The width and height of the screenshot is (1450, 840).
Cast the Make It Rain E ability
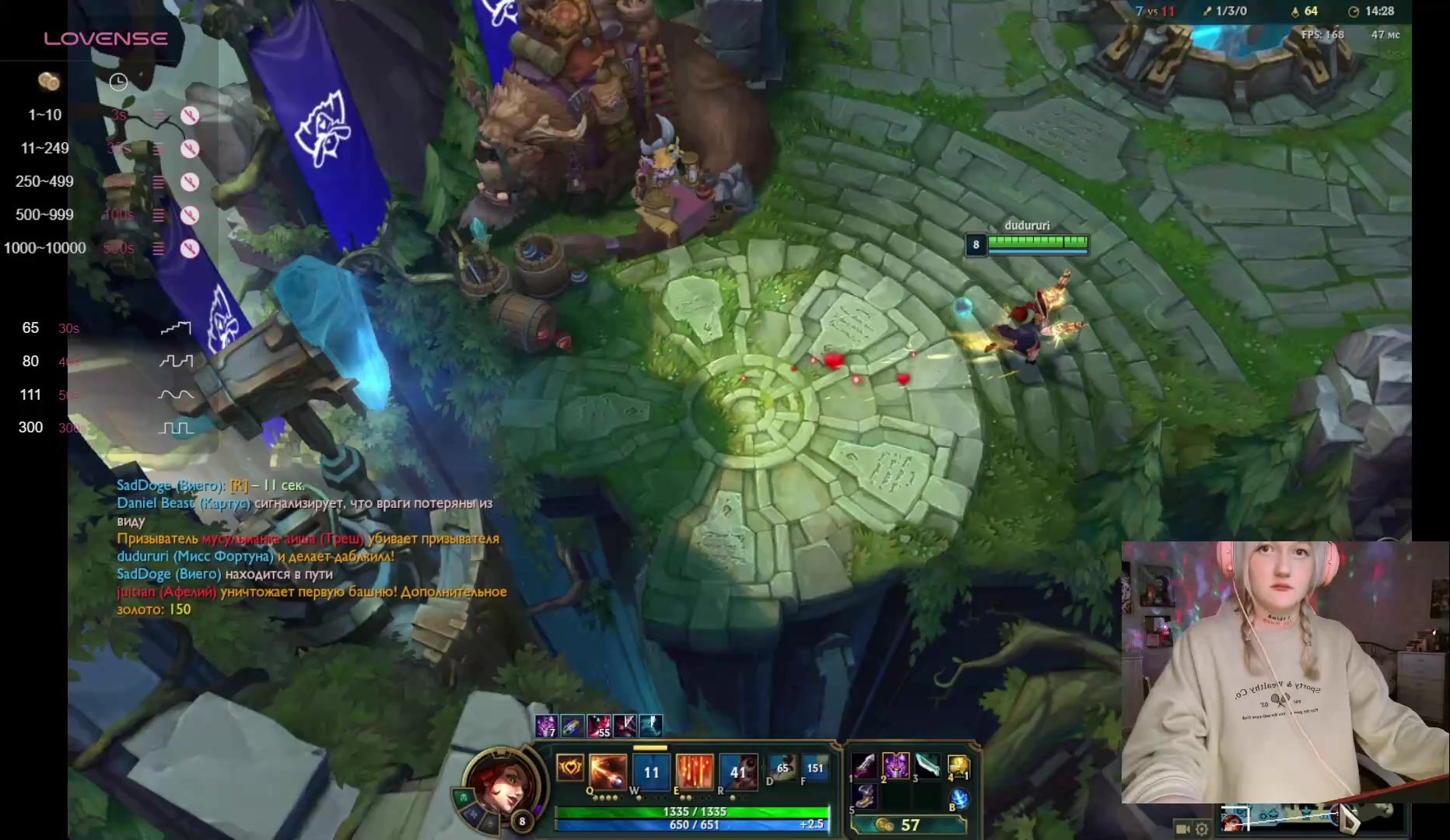pyautogui.click(x=695, y=771)
